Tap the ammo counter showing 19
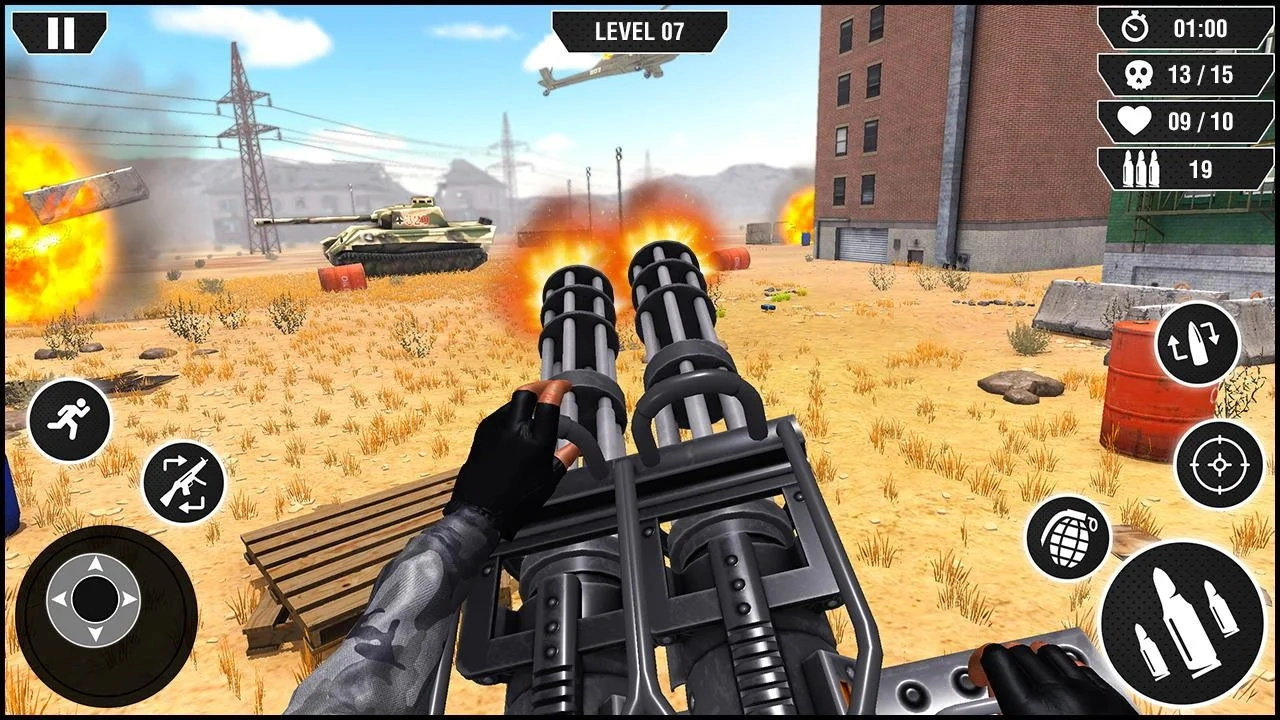Screen dimensions: 1280x720 [x=1185, y=168]
